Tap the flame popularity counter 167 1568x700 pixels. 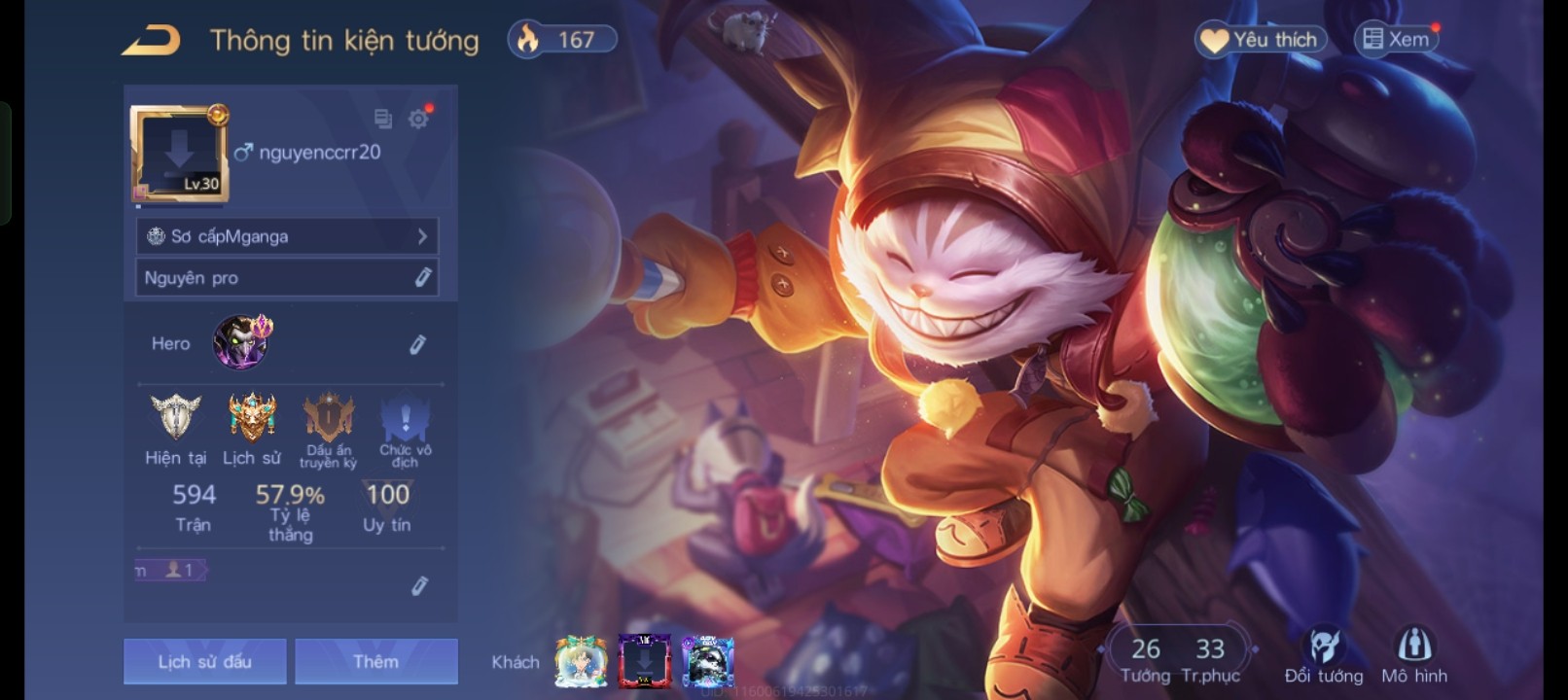tap(562, 40)
